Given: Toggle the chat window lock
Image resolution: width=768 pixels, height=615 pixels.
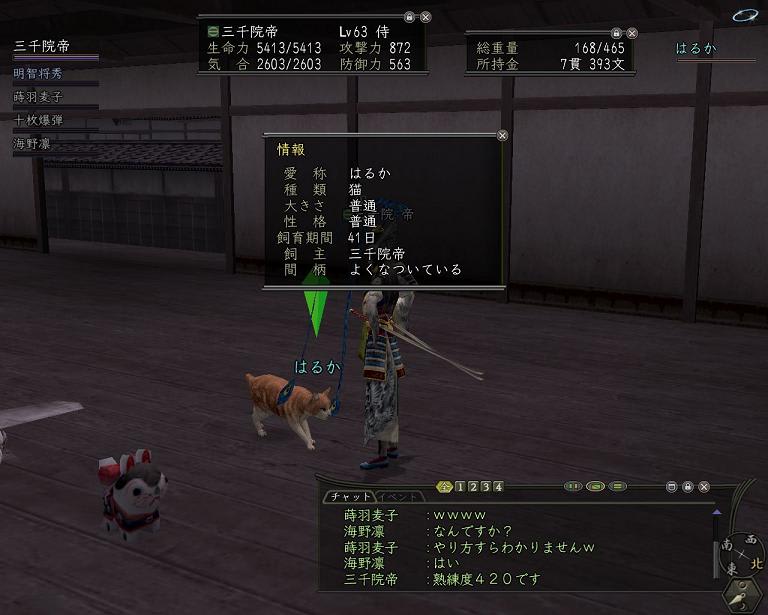Looking at the screenshot, I should 688,487.
